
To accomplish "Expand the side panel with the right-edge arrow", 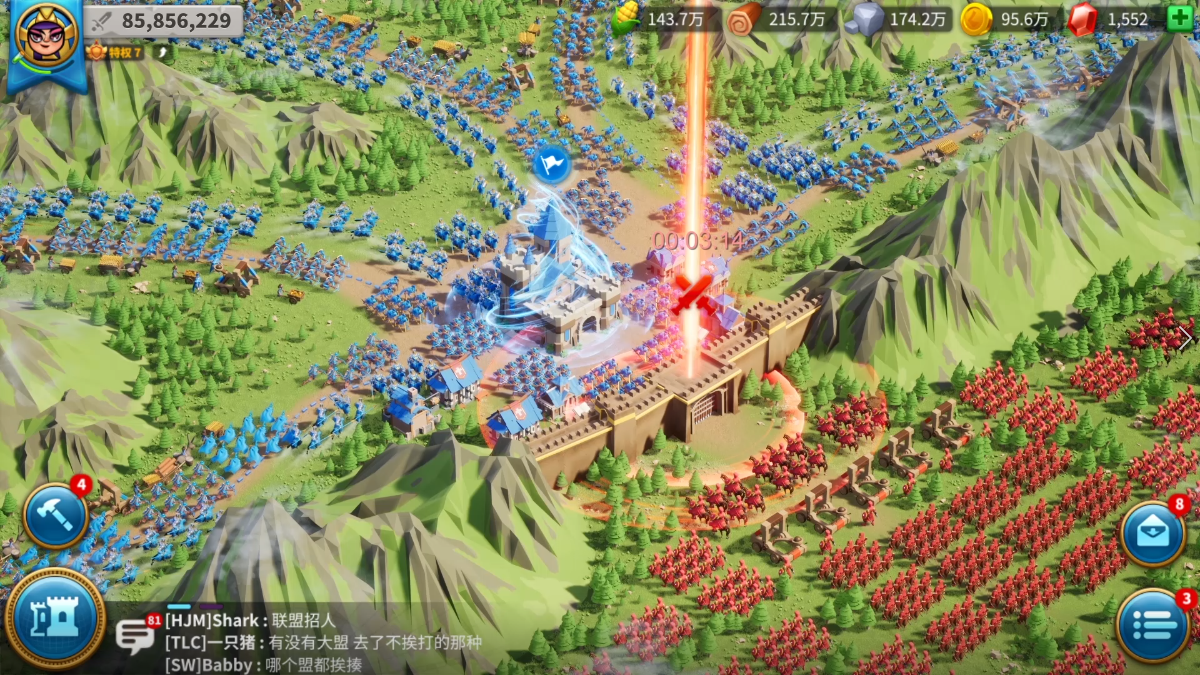I will click(1186, 338).
